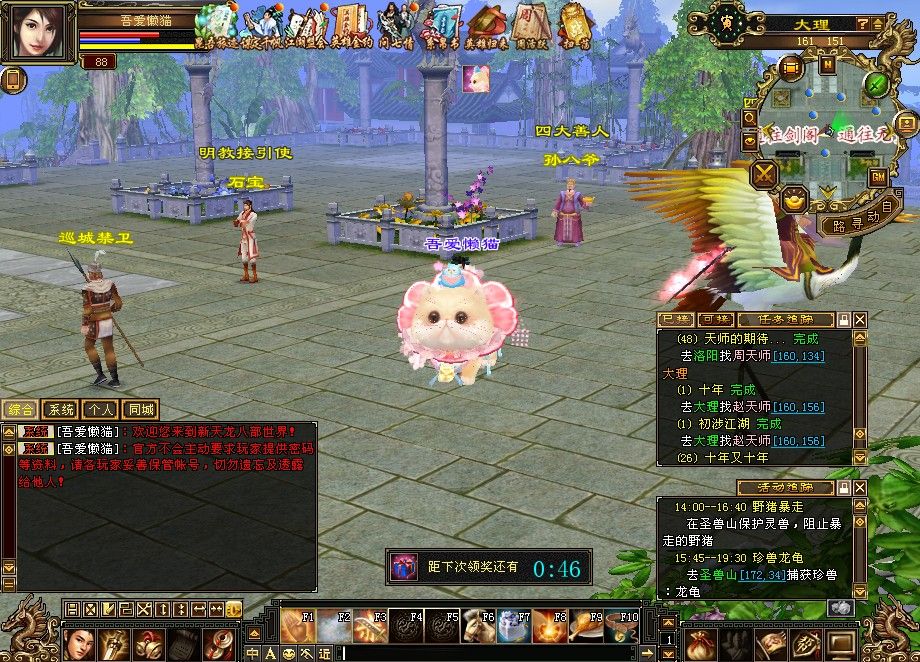Close the quest tracking panel

coord(860,319)
